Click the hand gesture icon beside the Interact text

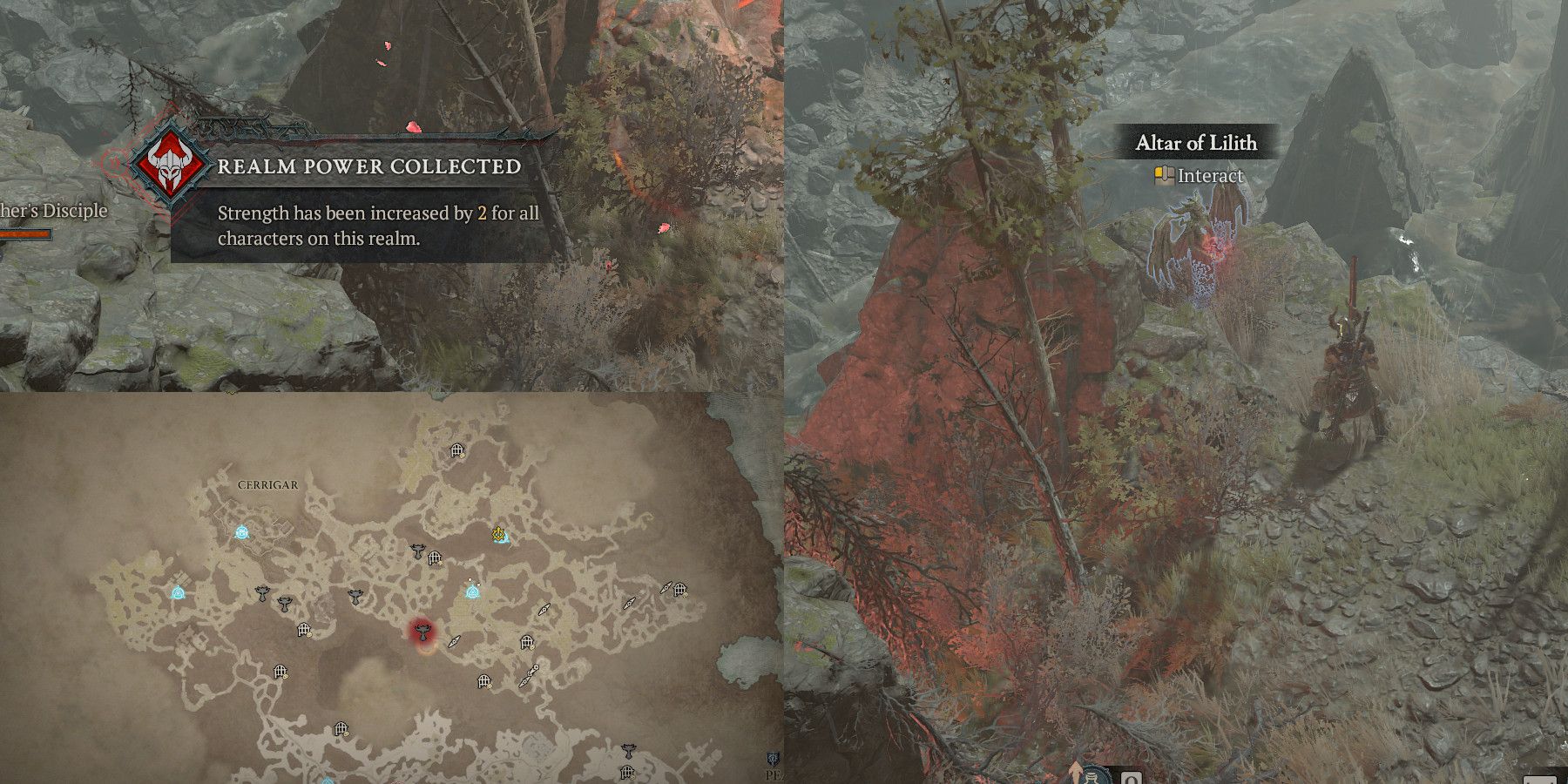tap(1165, 174)
